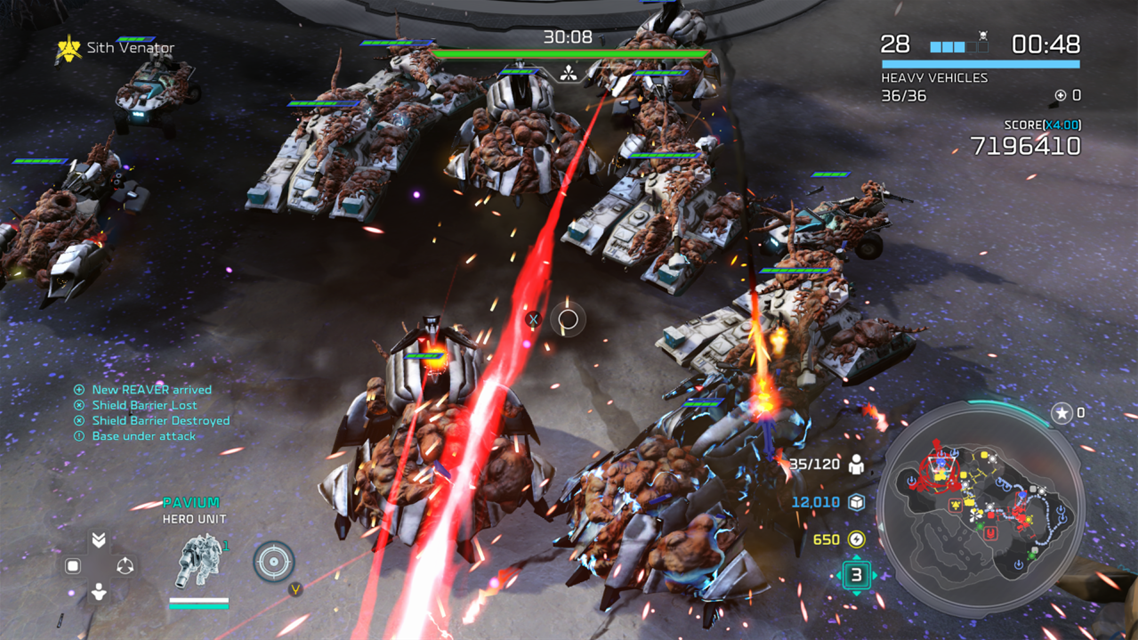Viewport: 1138px width, 640px height.
Task: Click the supplies cube icon
Action: (x=856, y=502)
